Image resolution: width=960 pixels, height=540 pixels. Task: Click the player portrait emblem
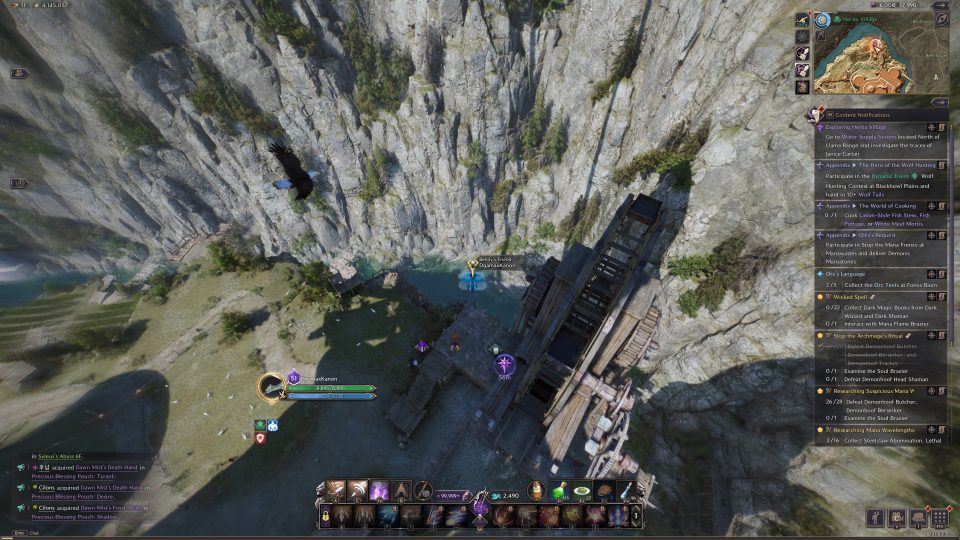[271, 386]
